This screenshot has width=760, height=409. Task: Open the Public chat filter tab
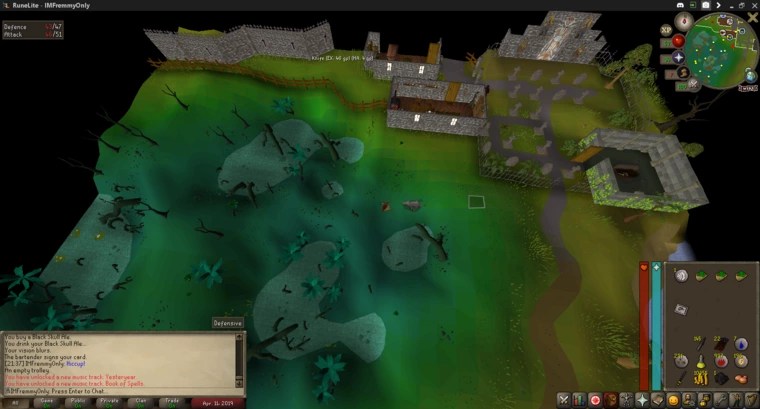click(x=78, y=402)
